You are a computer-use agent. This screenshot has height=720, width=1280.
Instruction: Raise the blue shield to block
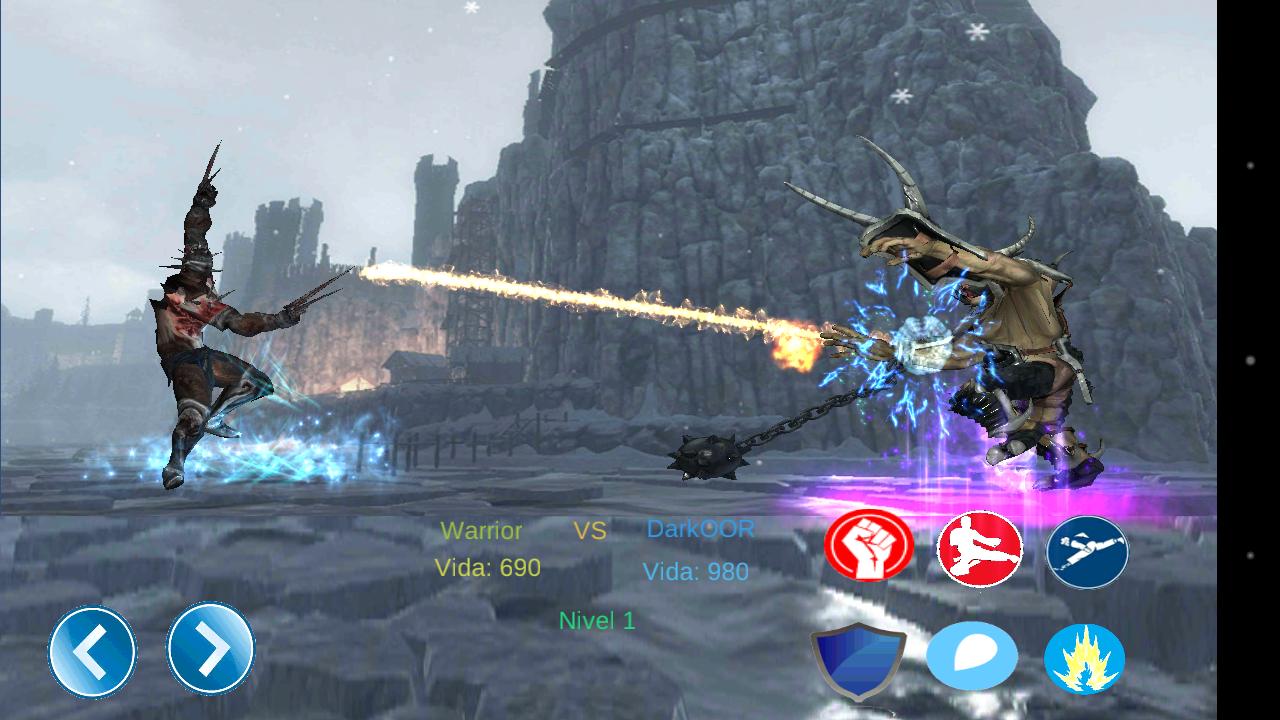(x=858, y=660)
